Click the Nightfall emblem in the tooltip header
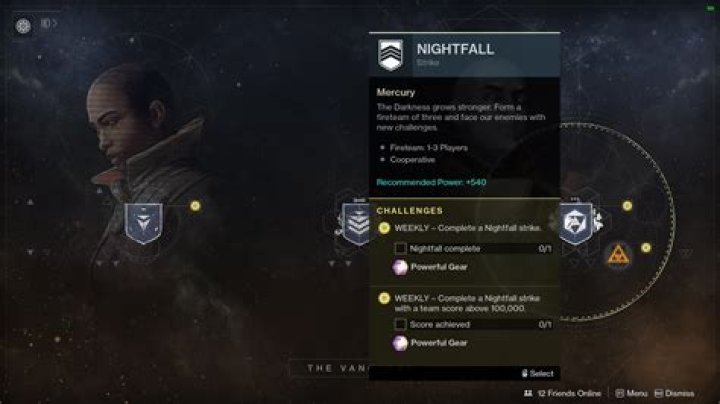720x404 pixels. click(390, 53)
